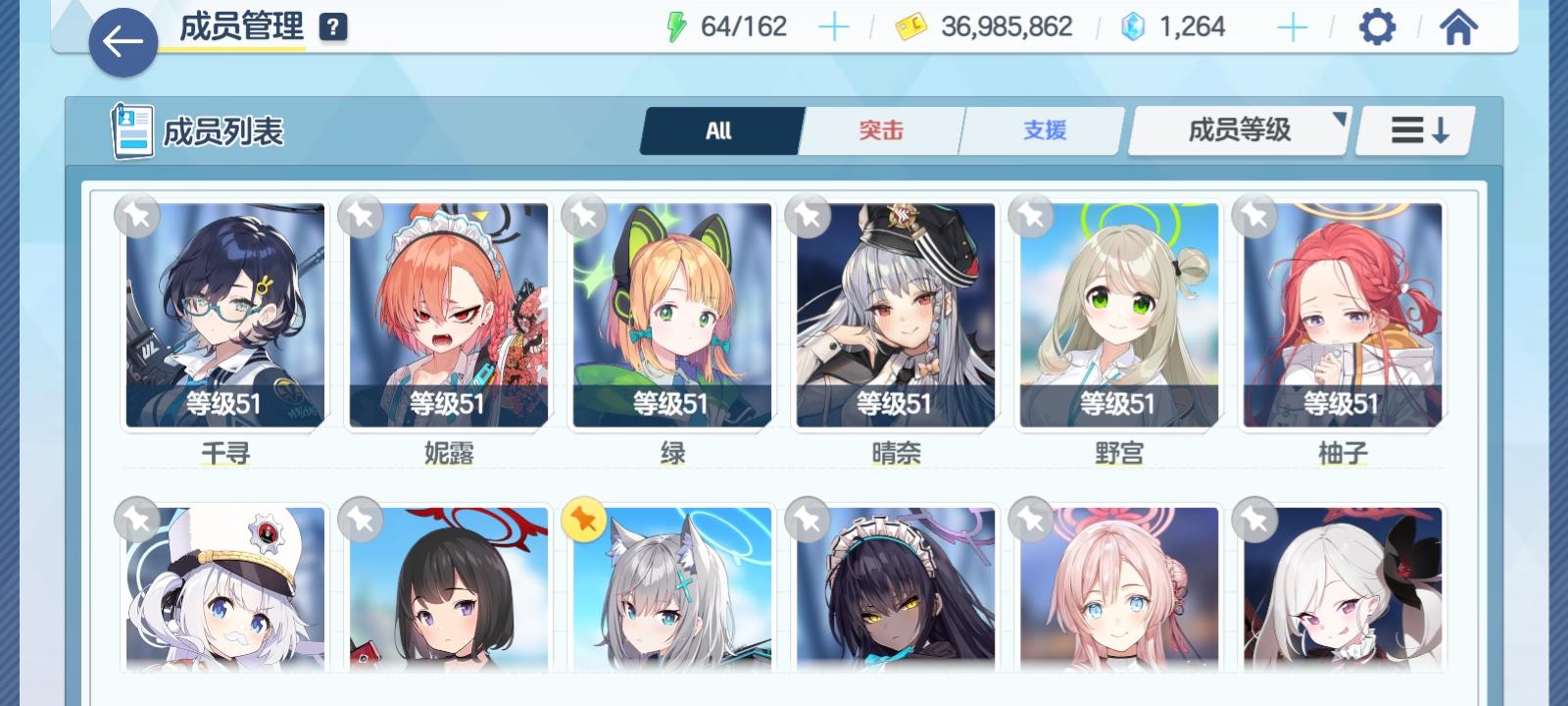
Task: Click the plus button next to energy
Action: tap(834, 26)
